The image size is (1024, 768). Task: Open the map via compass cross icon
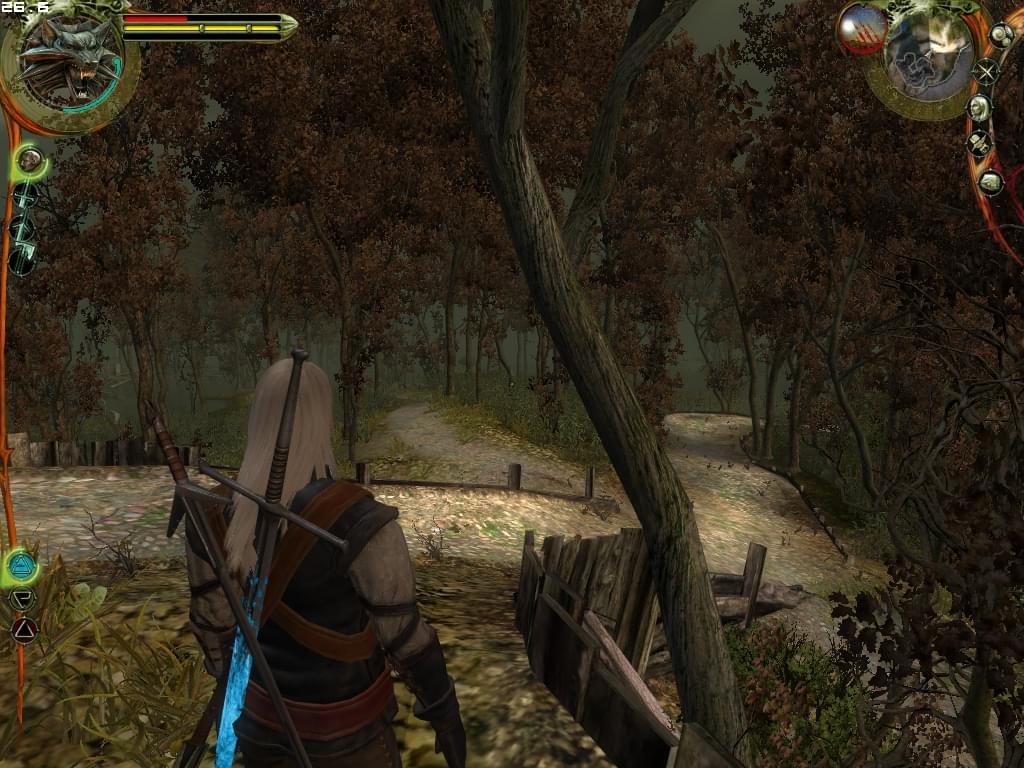[986, 71]
